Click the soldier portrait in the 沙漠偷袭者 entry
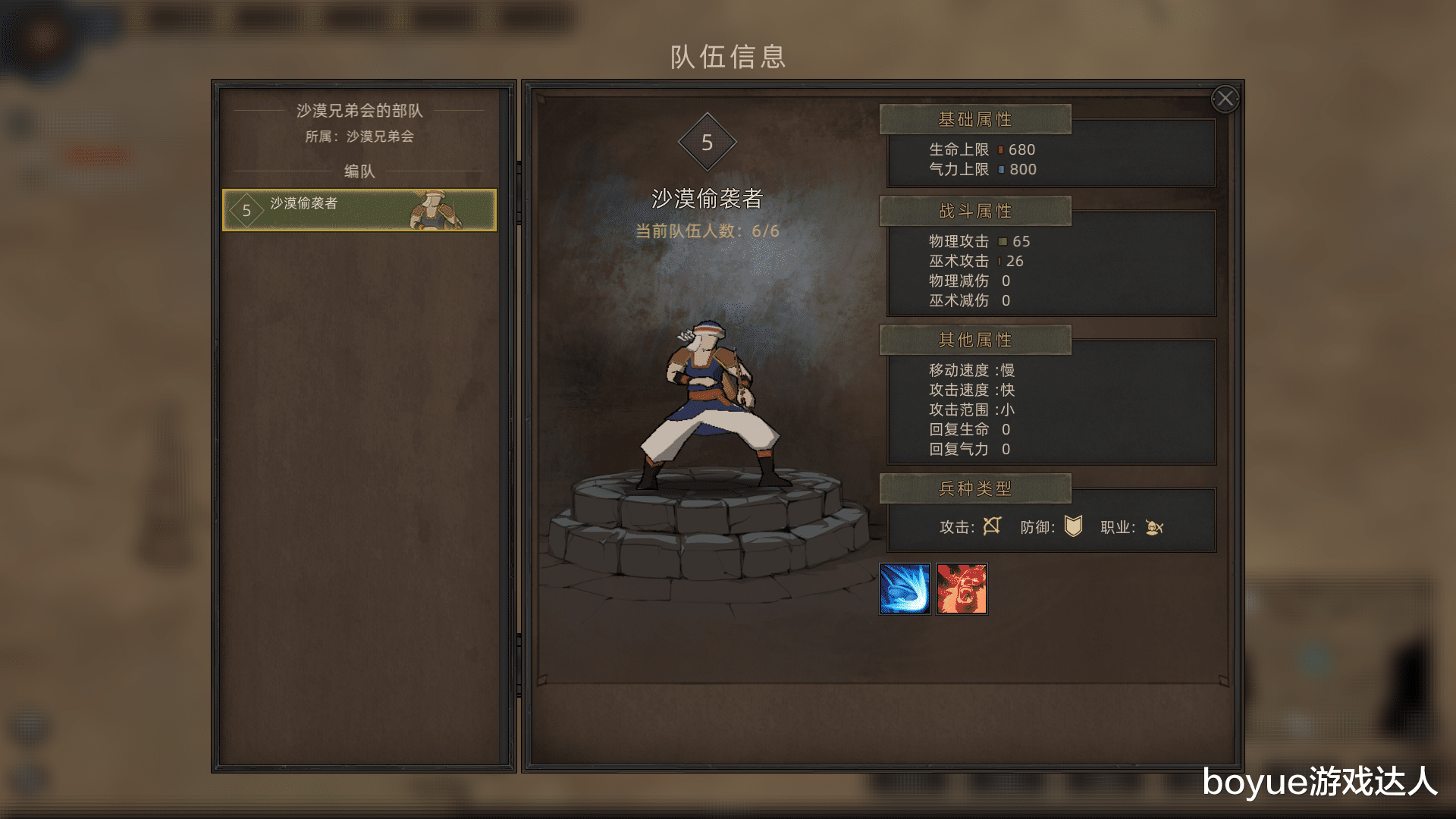Screen dimensions: 1456x819 coord(432,211)
